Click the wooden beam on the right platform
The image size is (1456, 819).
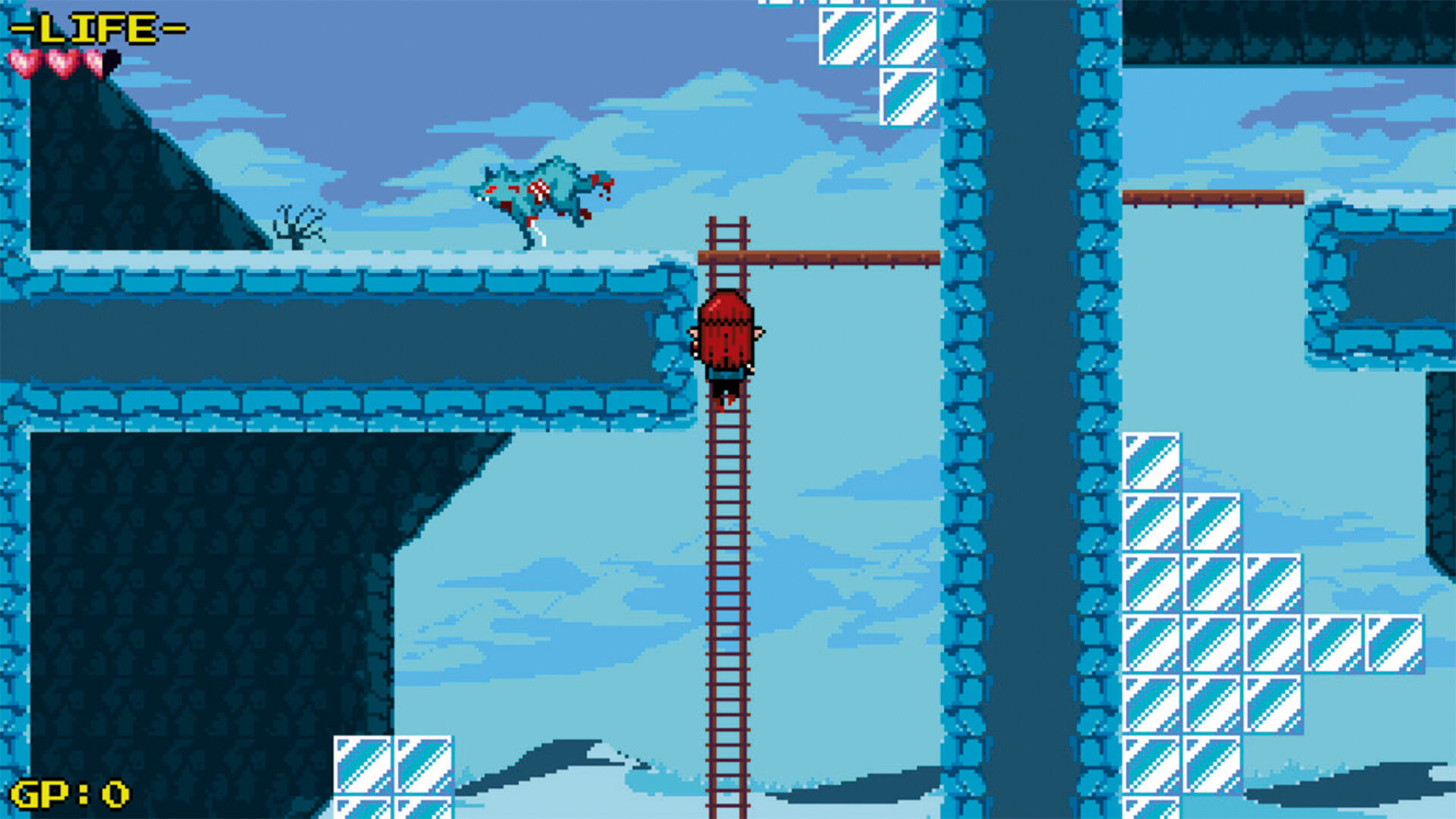click(1213, 197)
